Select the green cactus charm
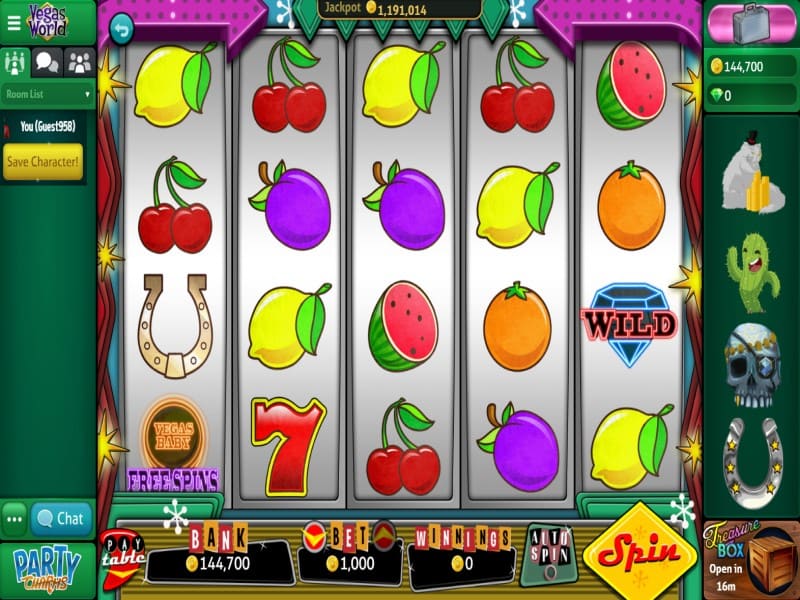Viewport: 800px width, 600px height. tap(752, 272)
